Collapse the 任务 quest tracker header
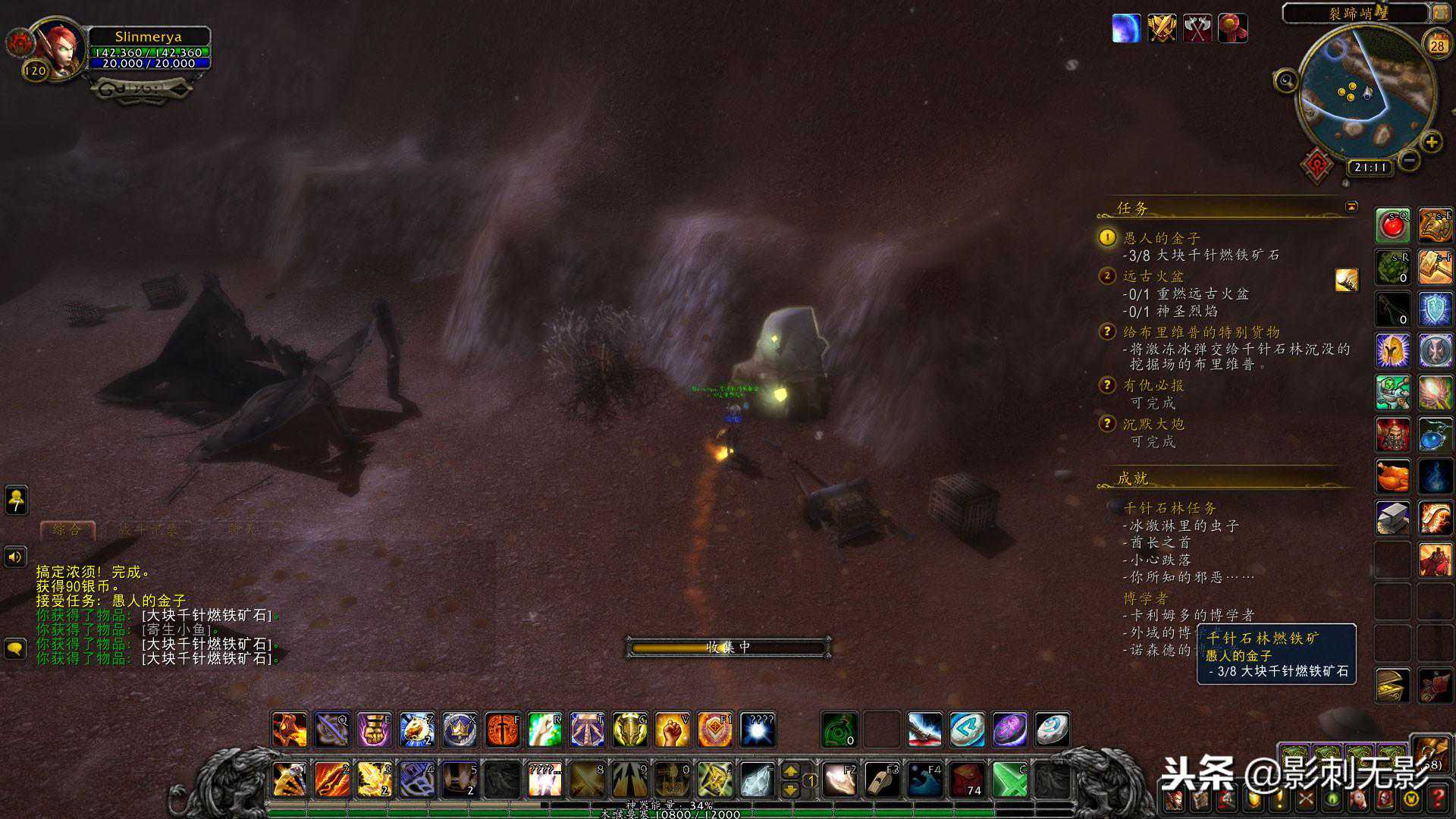The width and height of the screenshot is (1456, 819). click(1351, 206)
